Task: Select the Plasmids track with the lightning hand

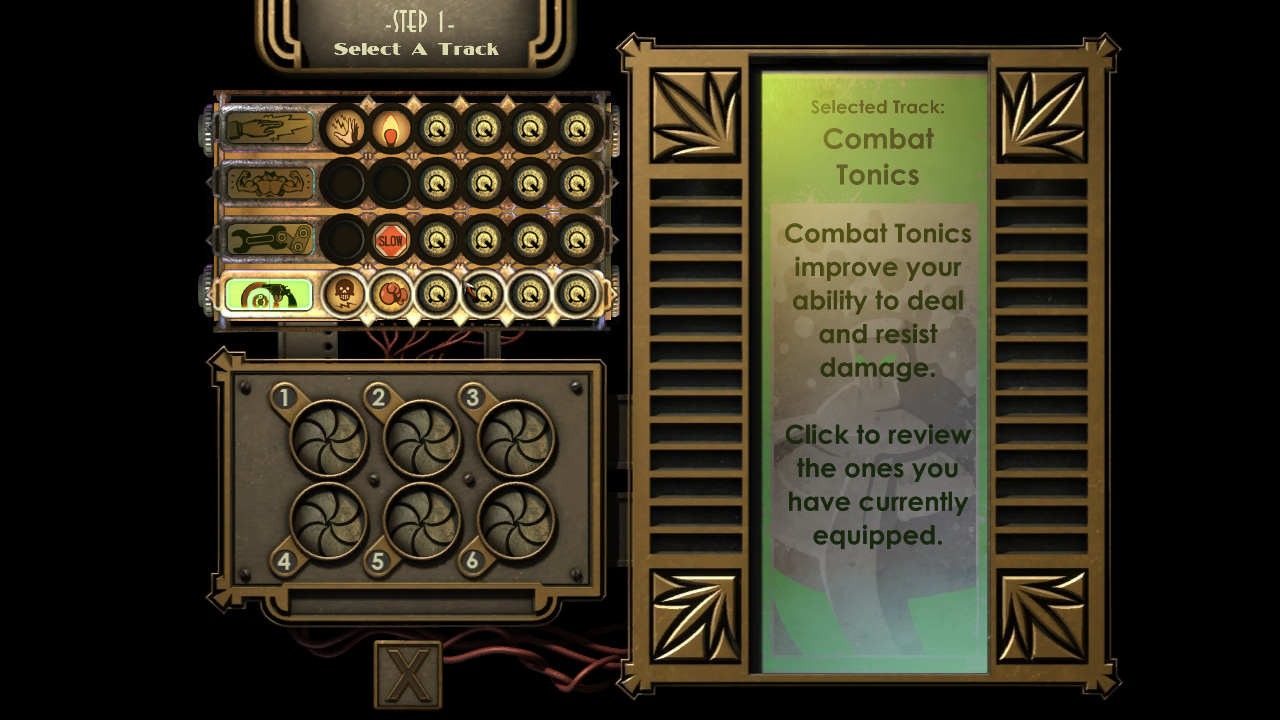Action: pos(269,128)
